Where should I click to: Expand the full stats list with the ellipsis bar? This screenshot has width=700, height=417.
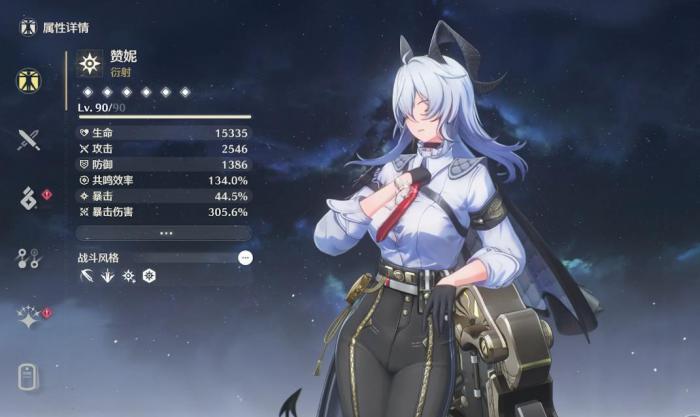coord(164,233)
